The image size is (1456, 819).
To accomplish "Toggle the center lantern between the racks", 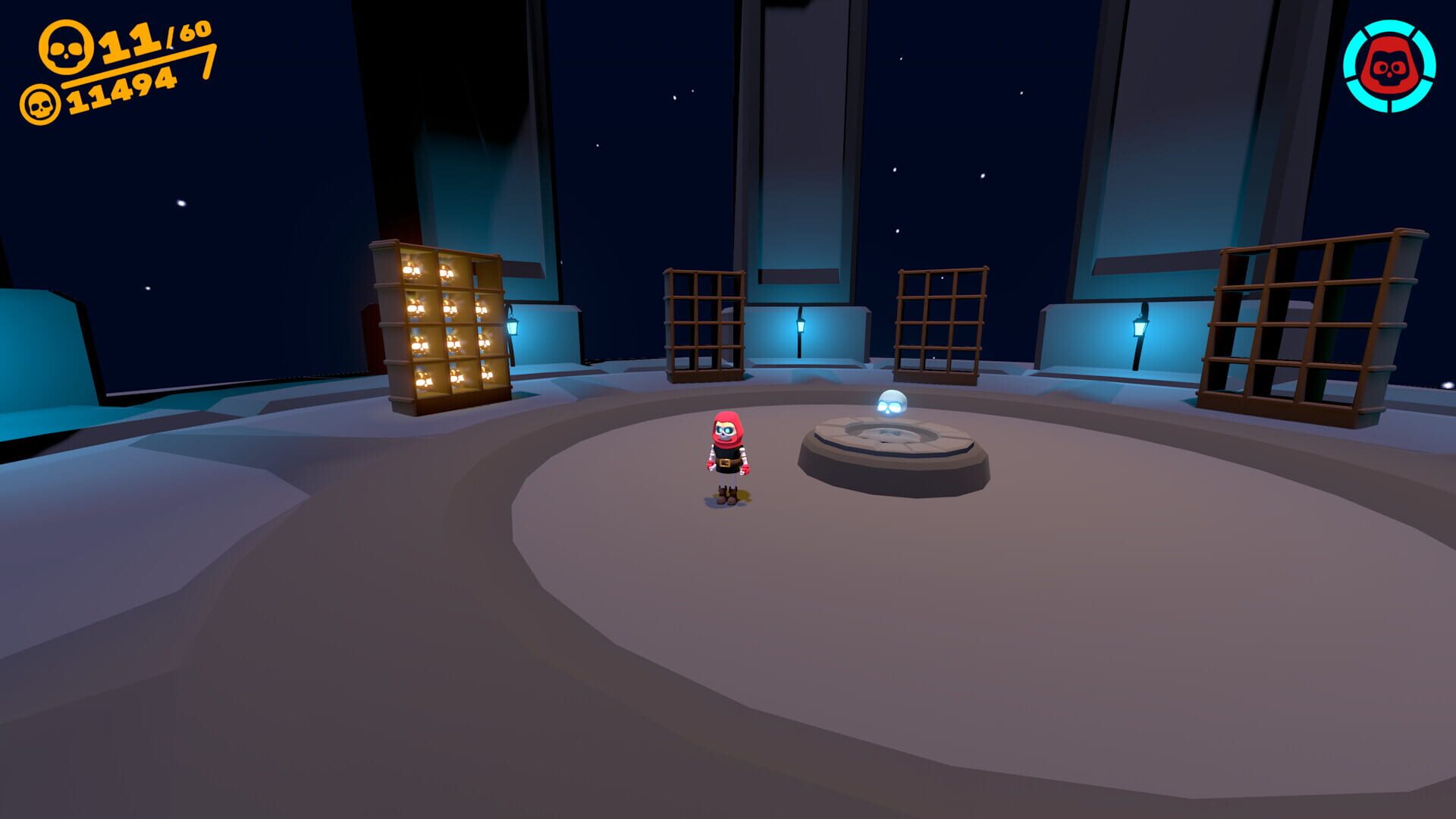I will tap(802, 326).
